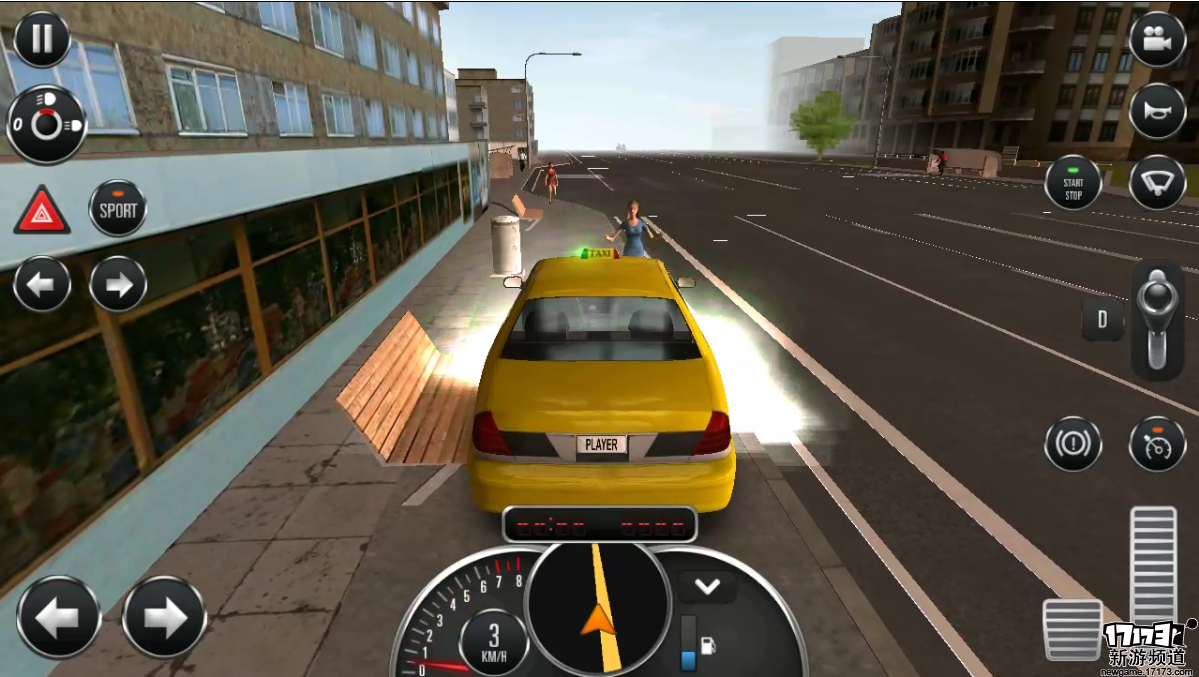
Task: Collapse the dashboard with the chevron button
Action: [707, 586]
